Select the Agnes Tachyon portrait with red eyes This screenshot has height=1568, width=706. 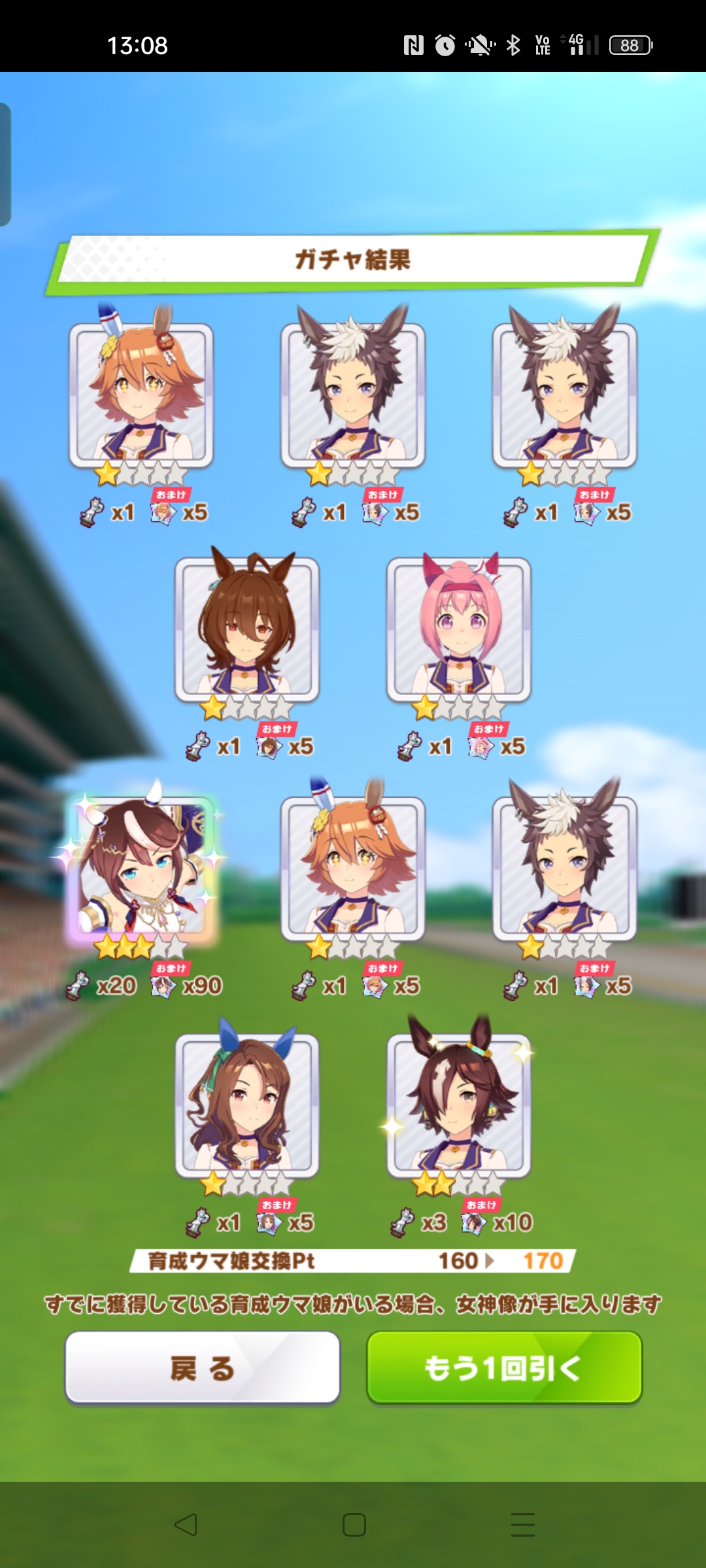click(x=247, y=629)
